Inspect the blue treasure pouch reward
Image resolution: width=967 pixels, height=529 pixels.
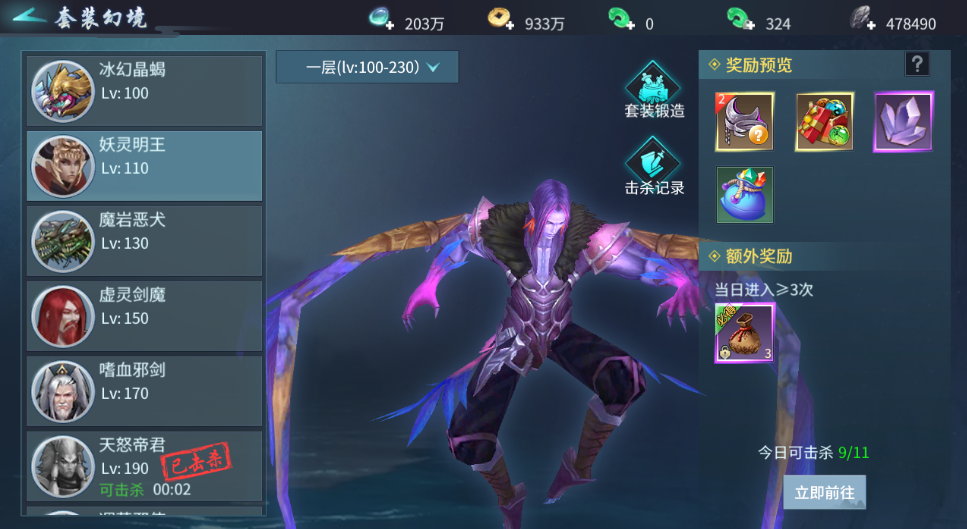[744, 195]
